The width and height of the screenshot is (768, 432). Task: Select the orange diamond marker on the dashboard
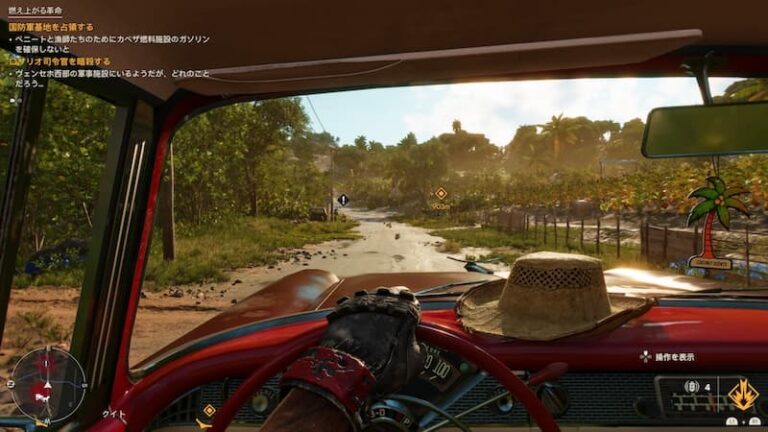[209, 410]
